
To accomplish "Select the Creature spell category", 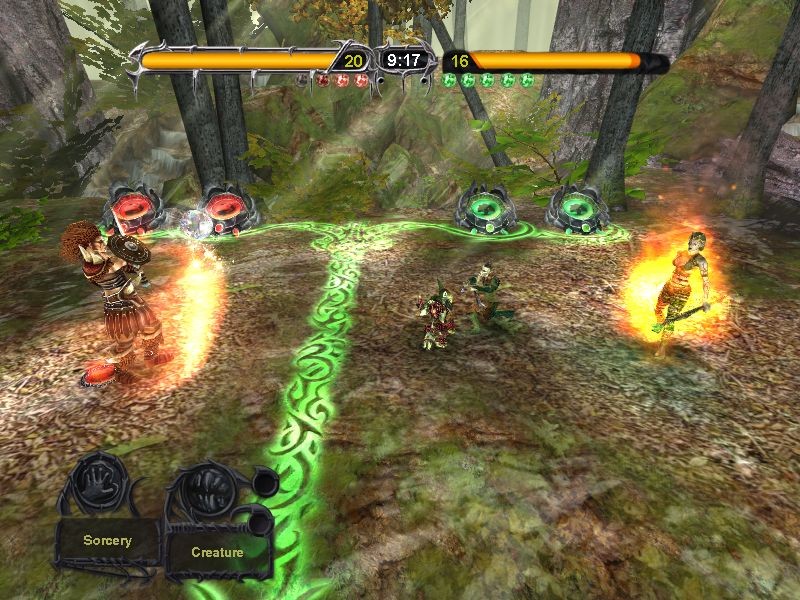I will (217, 551).
